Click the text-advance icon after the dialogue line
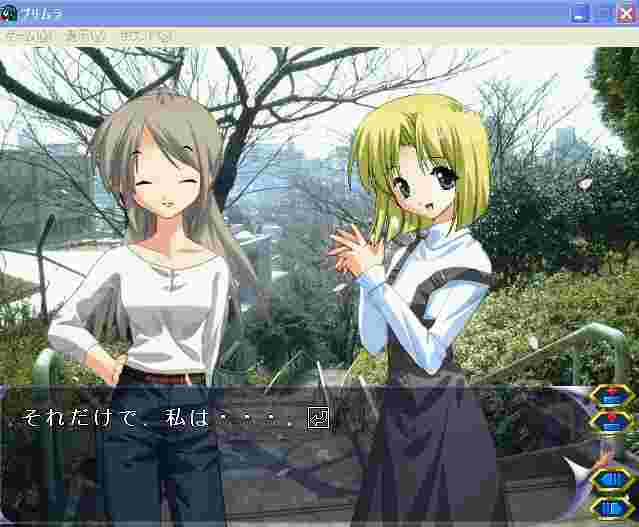The image size is (639, 527). 320,418
